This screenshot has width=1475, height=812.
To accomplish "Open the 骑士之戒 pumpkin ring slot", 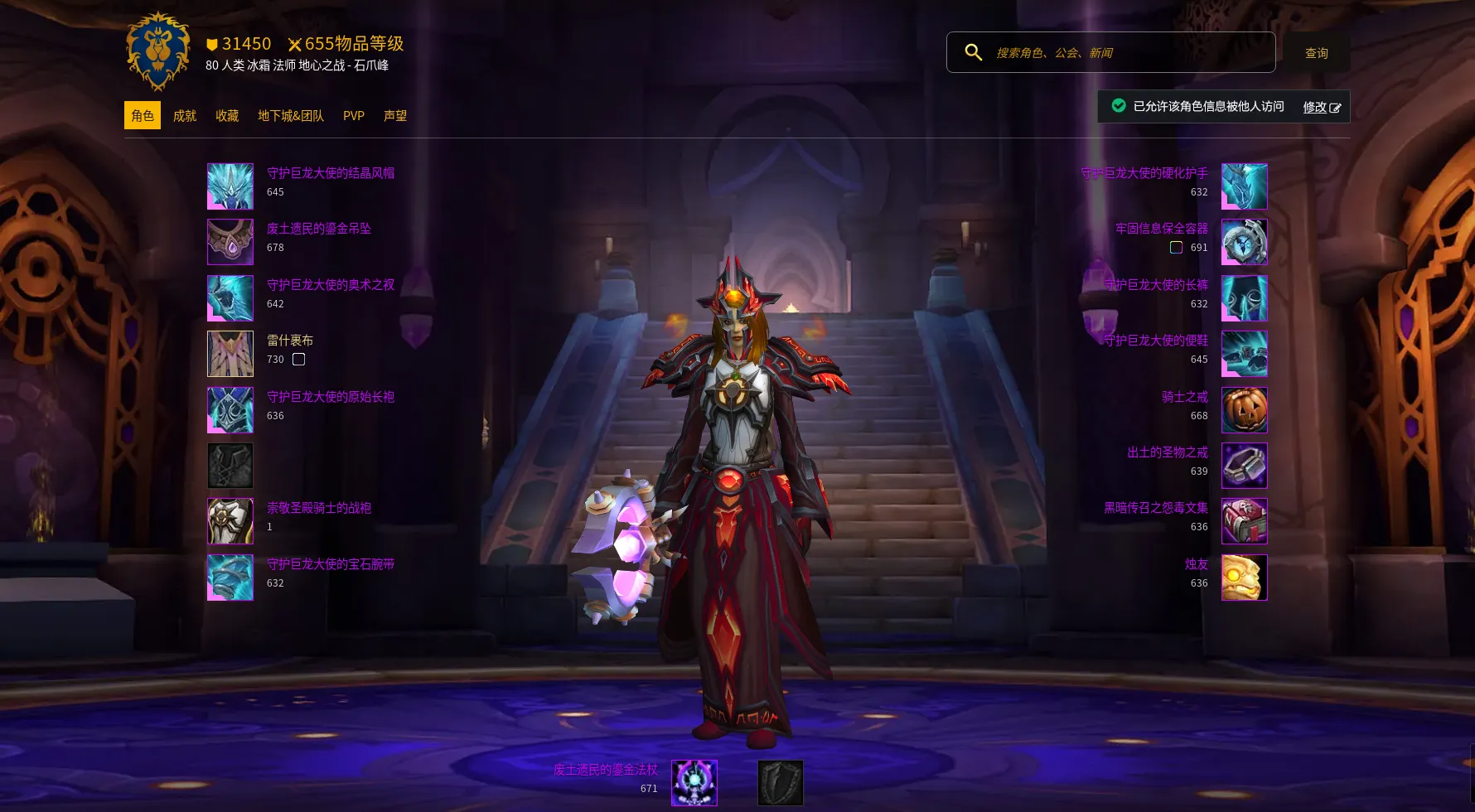I will click(1244, 410).
